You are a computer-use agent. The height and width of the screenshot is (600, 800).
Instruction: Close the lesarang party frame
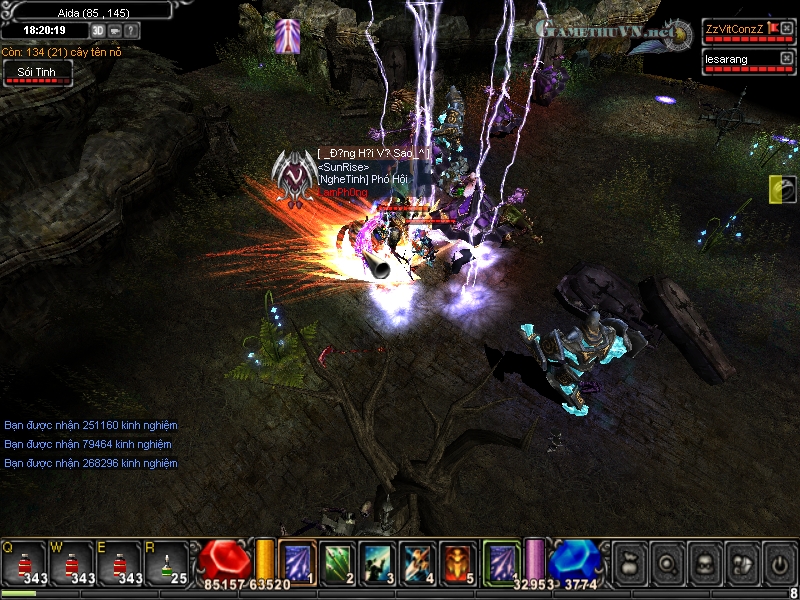[x=786, y=59]
